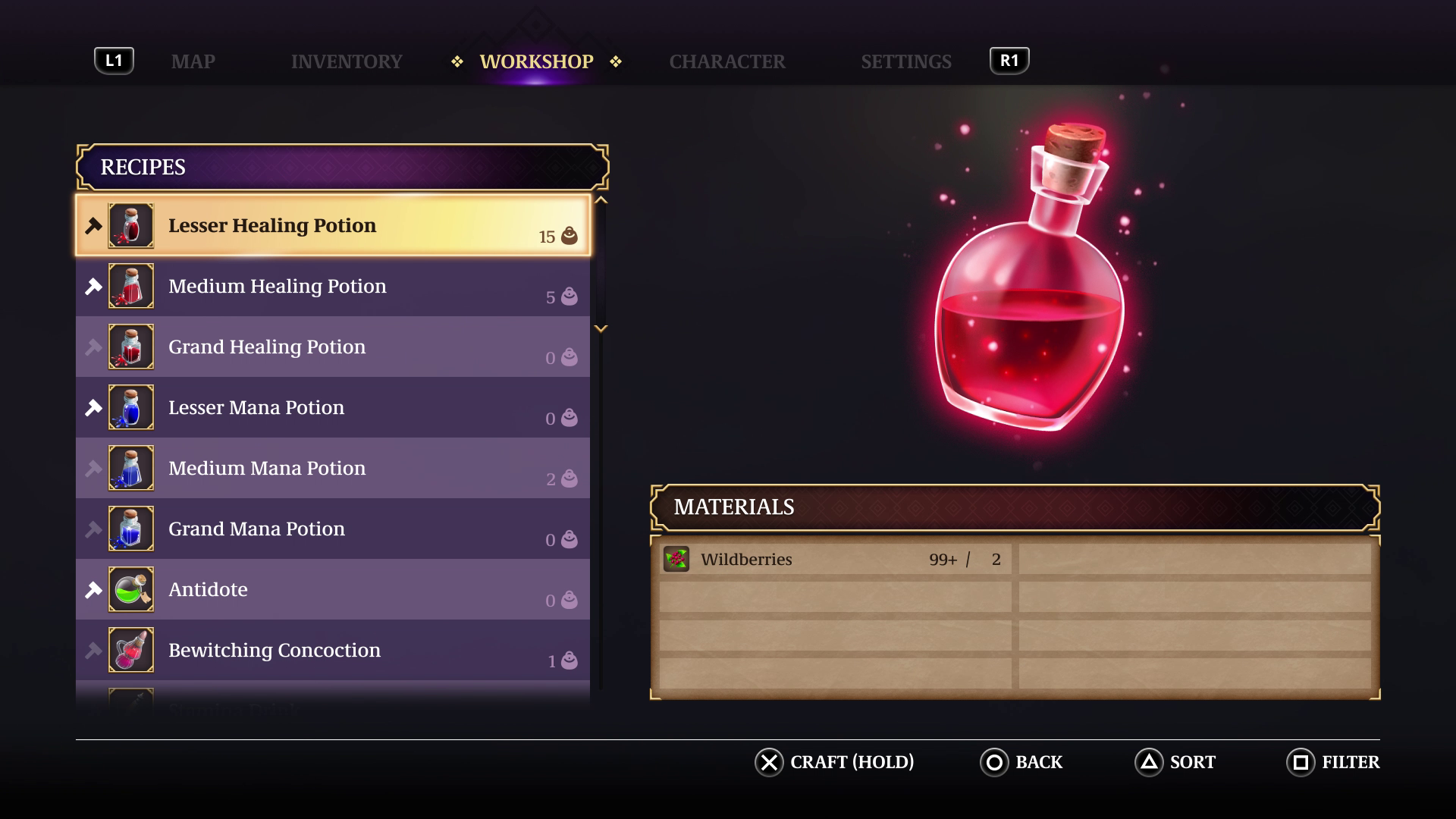Click the Wildberries material row
The image size is (1456, 819).
[834, 560]
